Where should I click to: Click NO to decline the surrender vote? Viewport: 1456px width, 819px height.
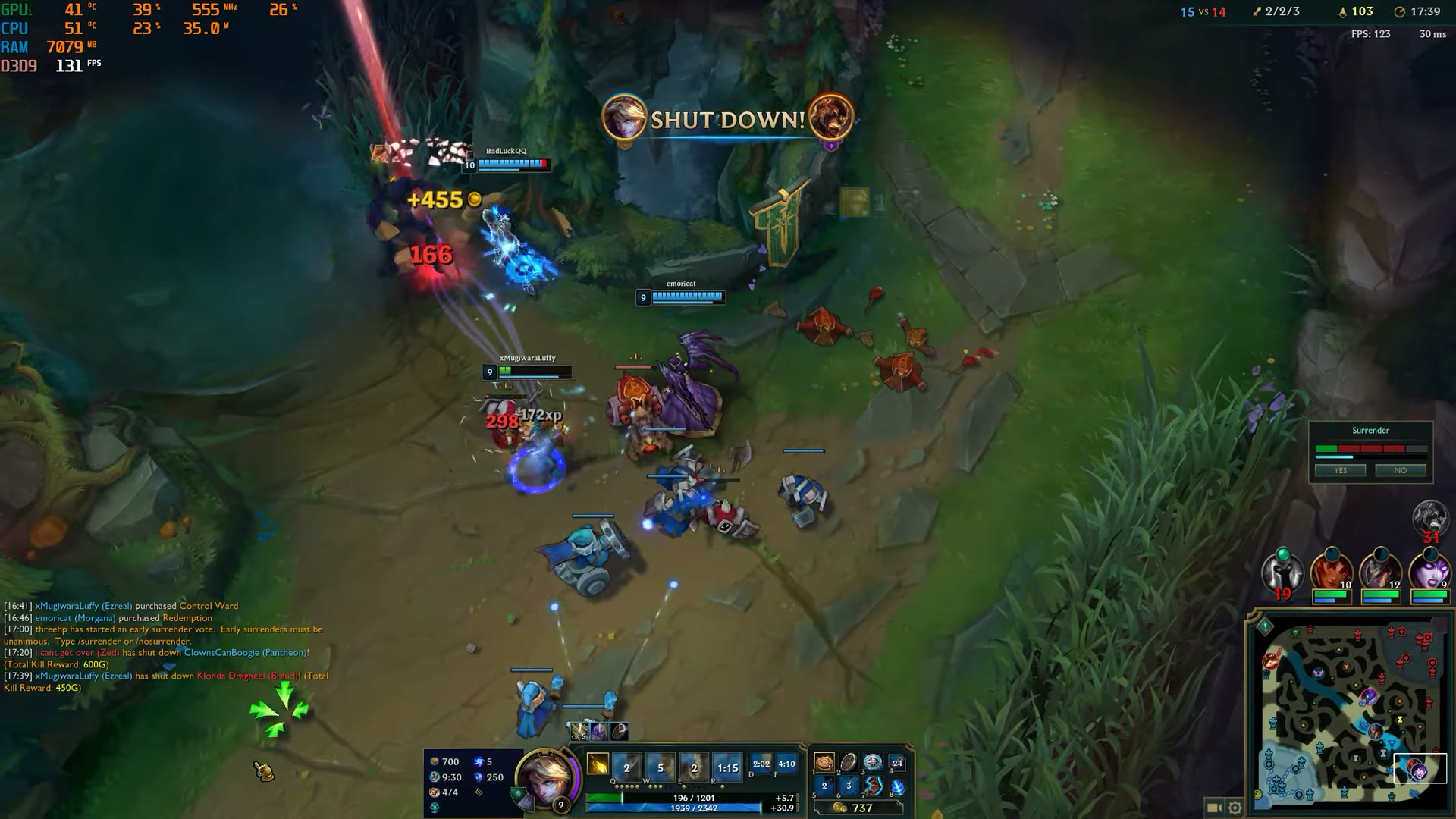(x=1401, y=470)
